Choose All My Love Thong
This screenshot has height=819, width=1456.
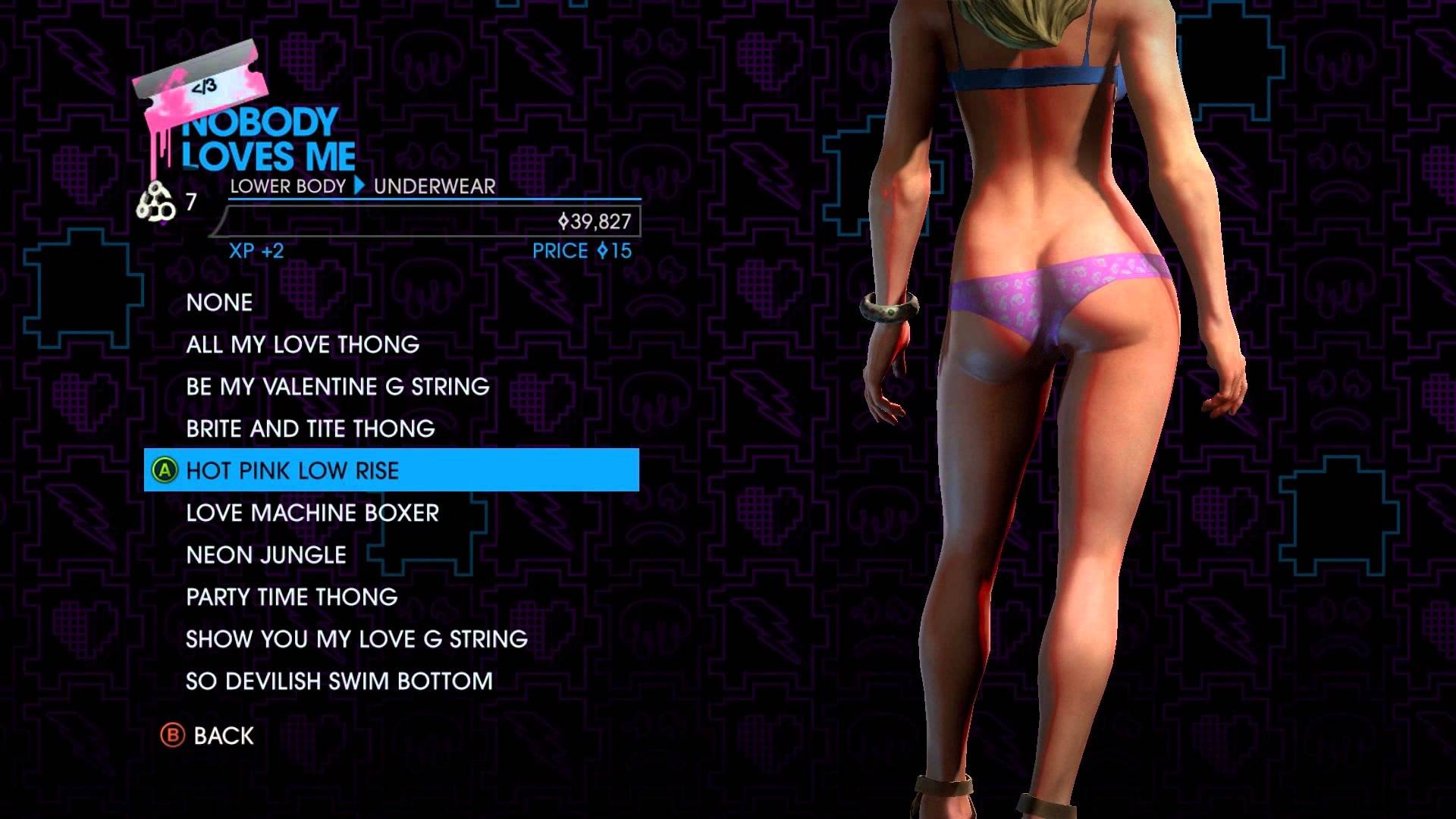point(303,345)
